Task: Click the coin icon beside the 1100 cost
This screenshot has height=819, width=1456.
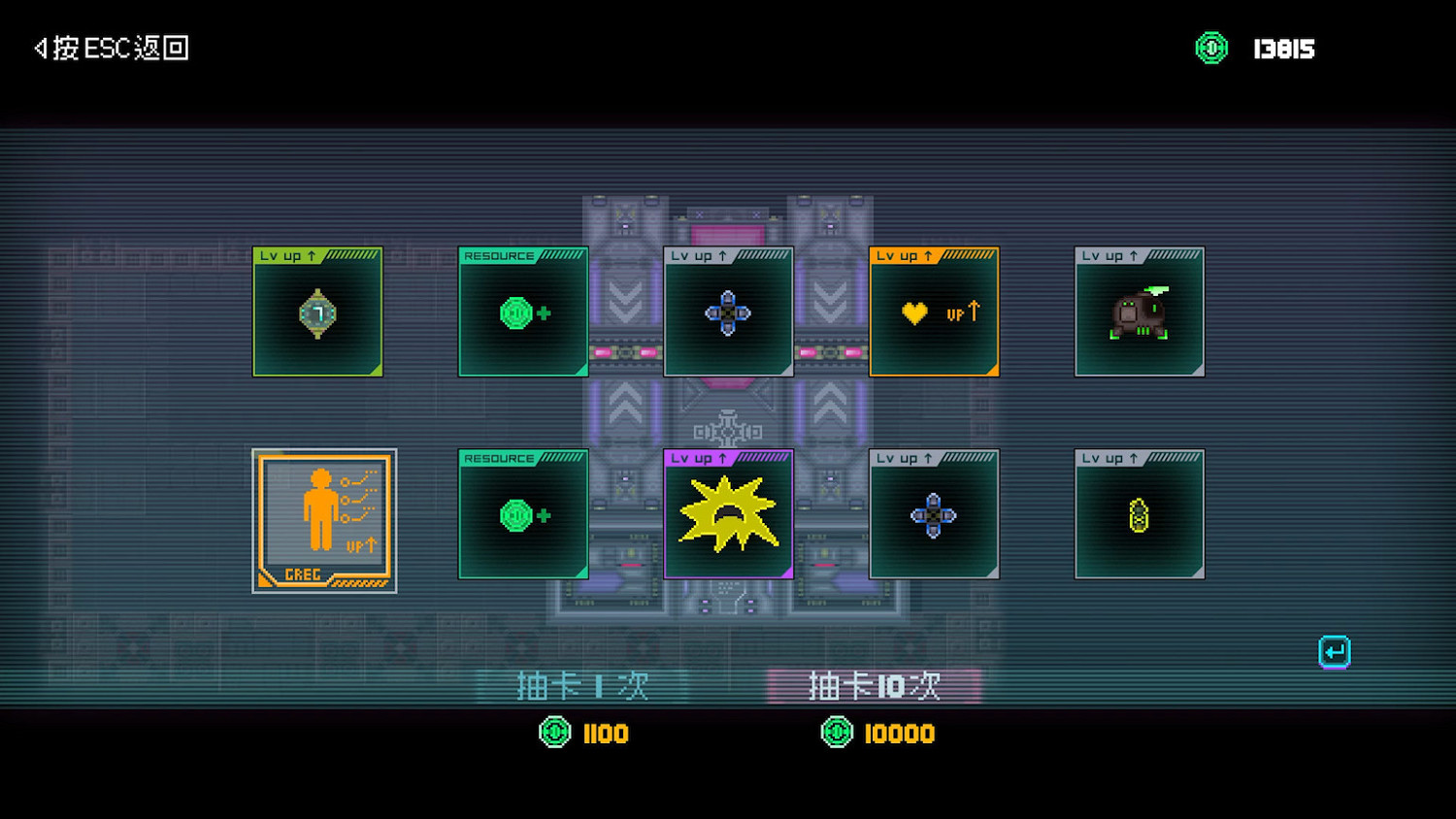Action: 553,734
